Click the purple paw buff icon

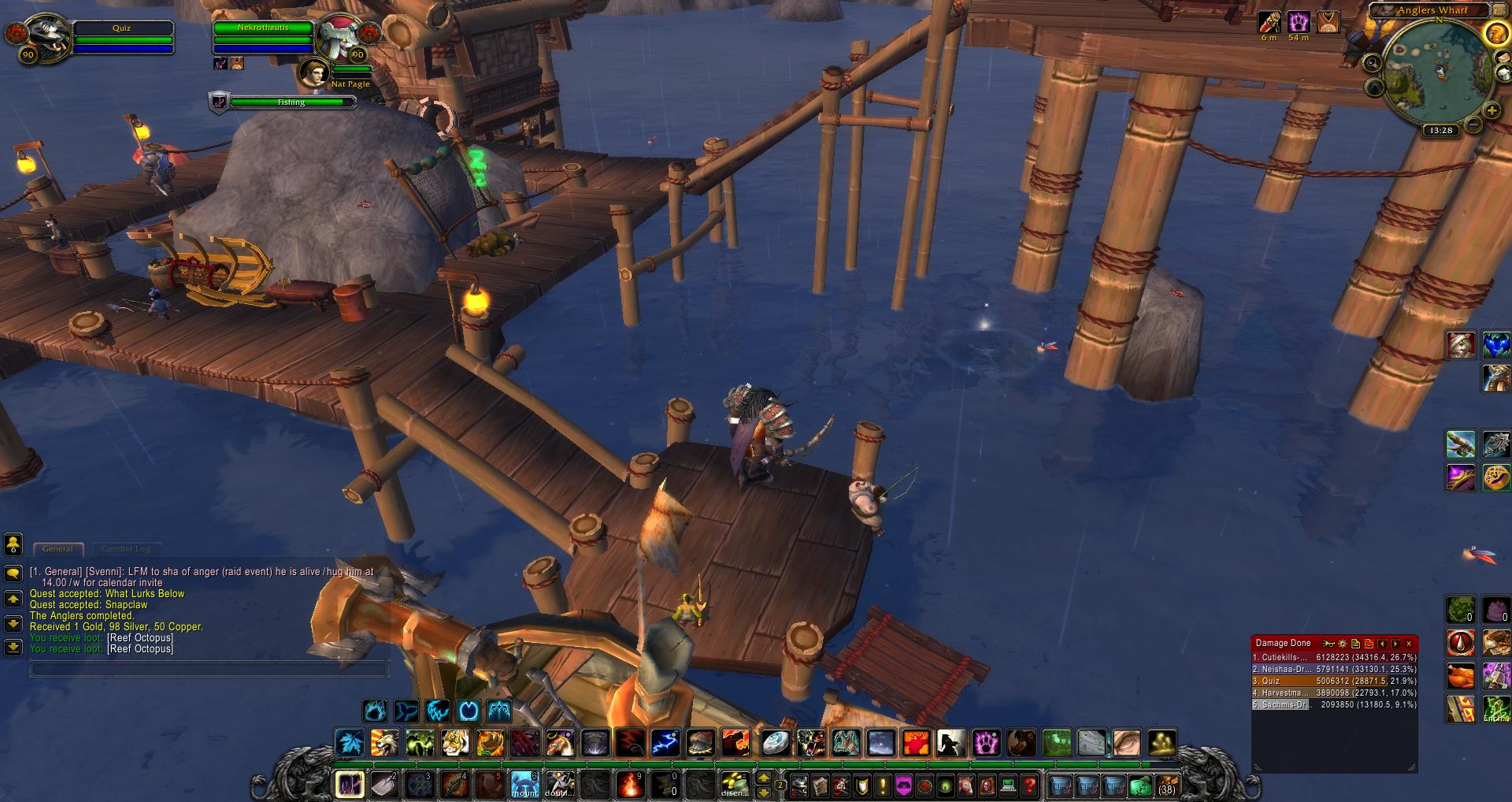[x=1299, y=21]
